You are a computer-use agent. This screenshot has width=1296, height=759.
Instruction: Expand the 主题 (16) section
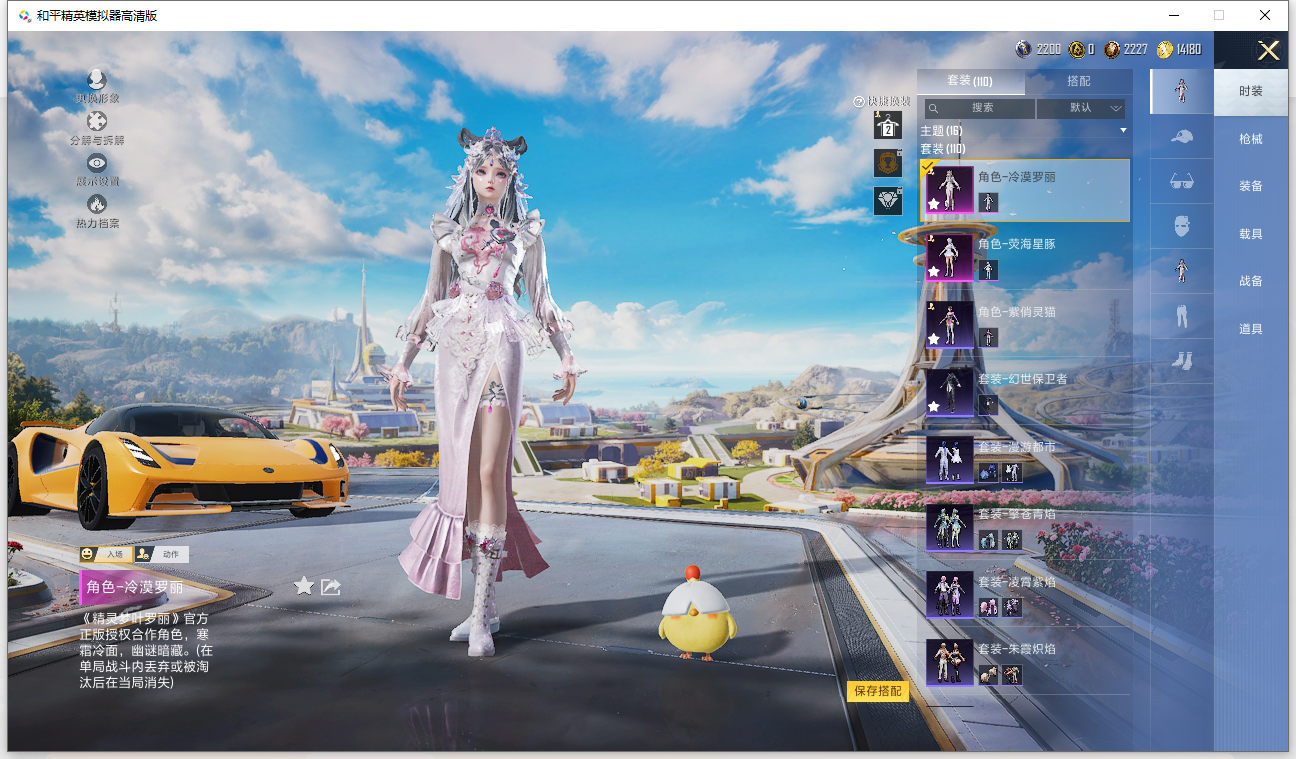pos(1024,131)
